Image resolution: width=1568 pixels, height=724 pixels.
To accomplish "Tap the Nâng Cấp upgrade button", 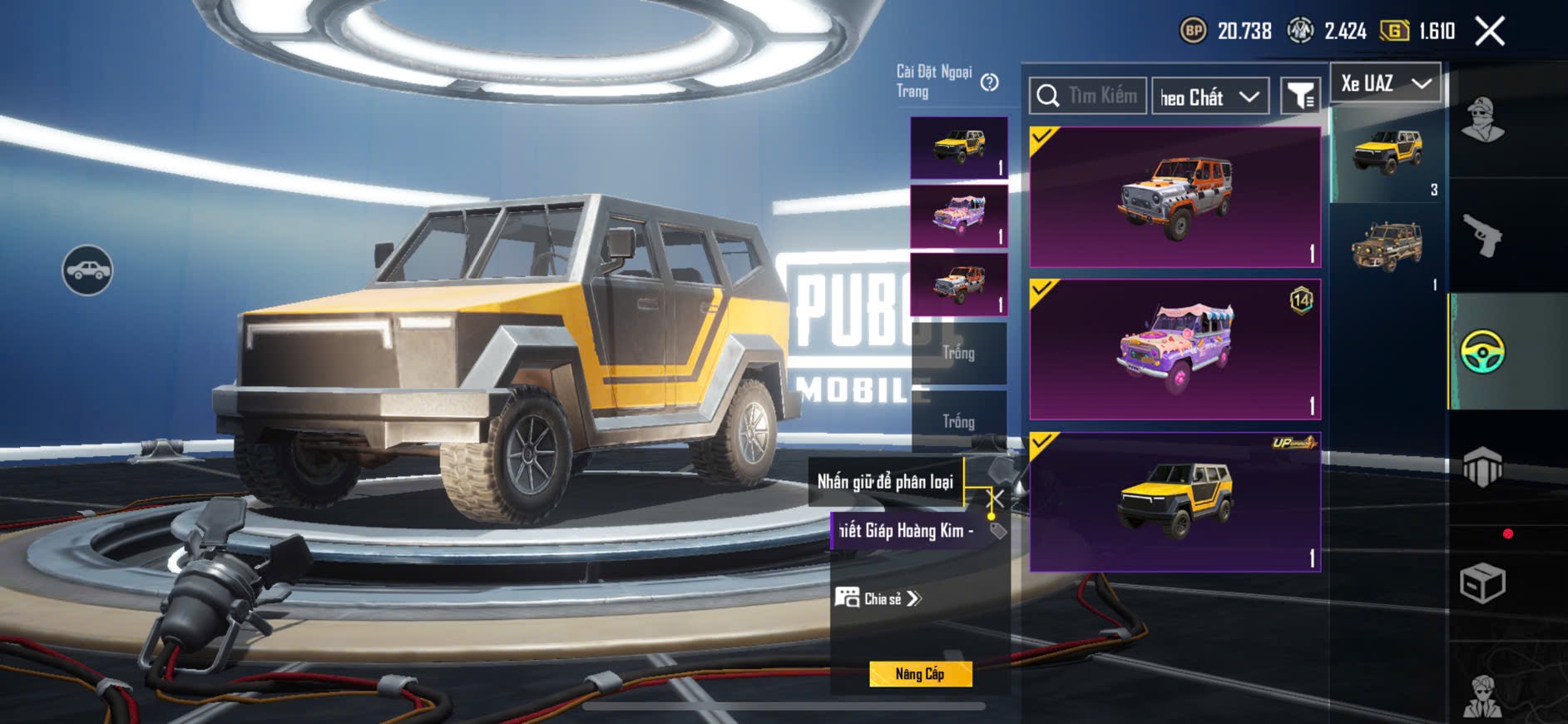I will [x=920, y=674].
